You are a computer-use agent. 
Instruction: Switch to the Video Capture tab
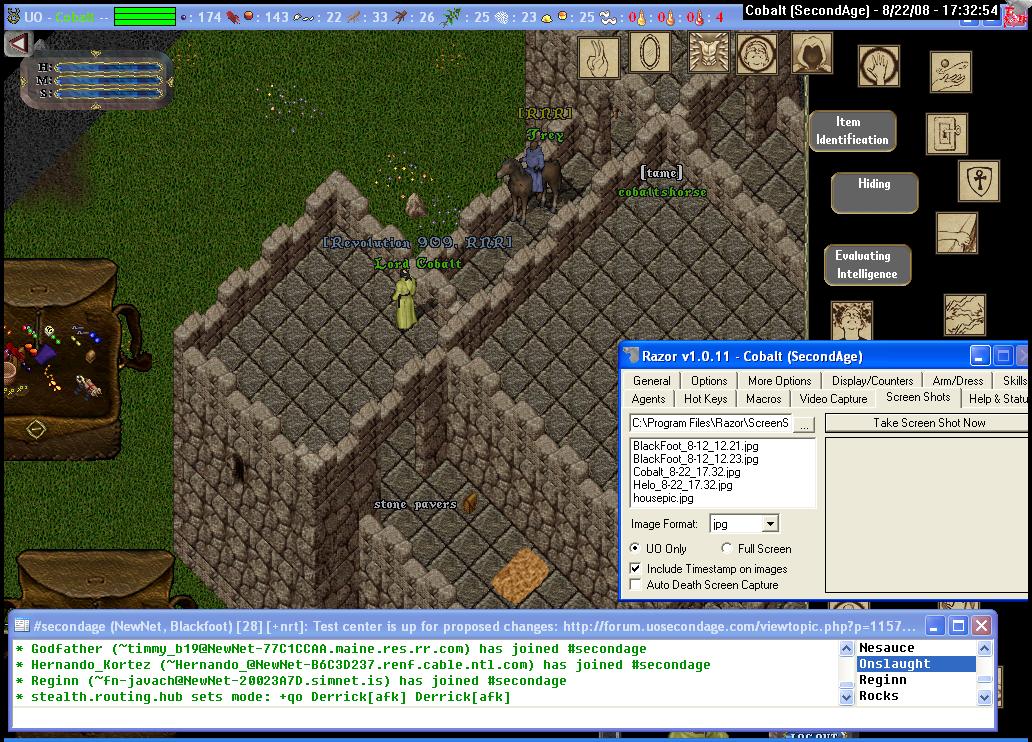[833, 398]
